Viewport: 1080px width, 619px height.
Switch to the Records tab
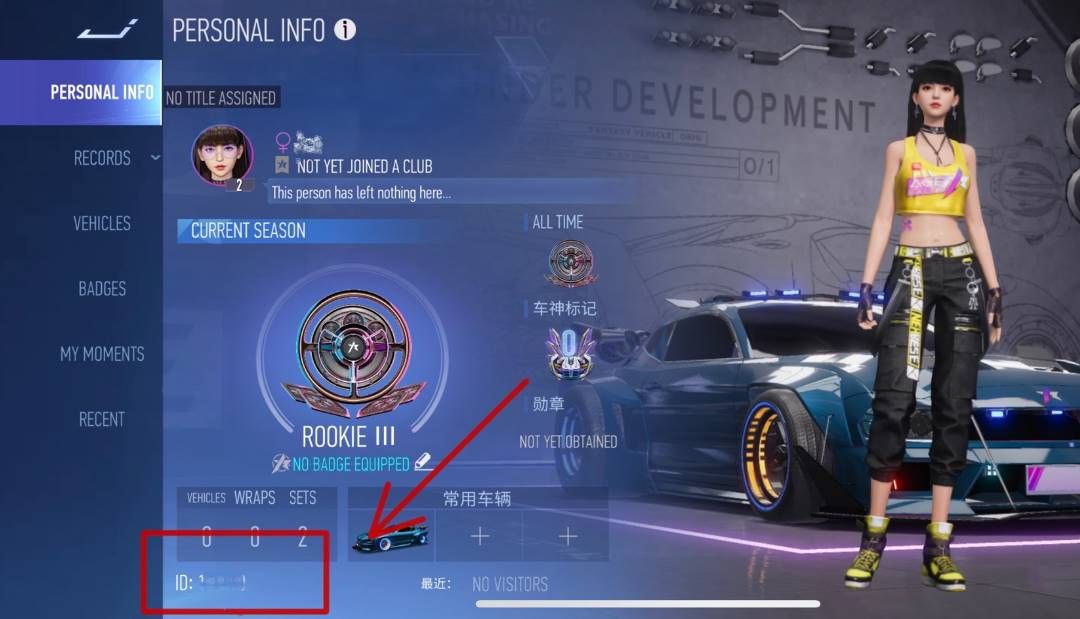pyautogui.click(x=102, y=158)
